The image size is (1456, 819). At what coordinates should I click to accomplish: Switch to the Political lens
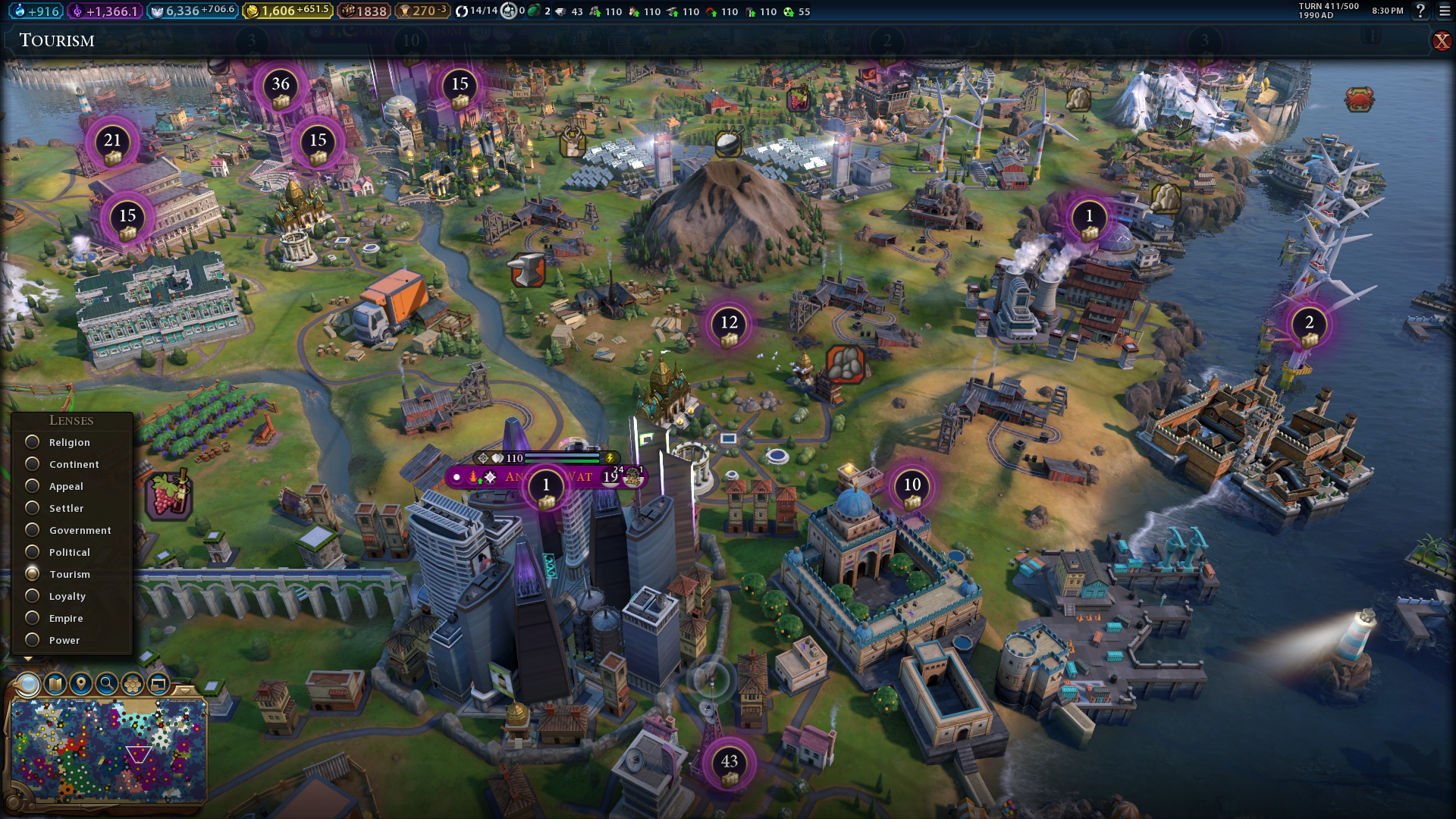[x=33, y=552]
